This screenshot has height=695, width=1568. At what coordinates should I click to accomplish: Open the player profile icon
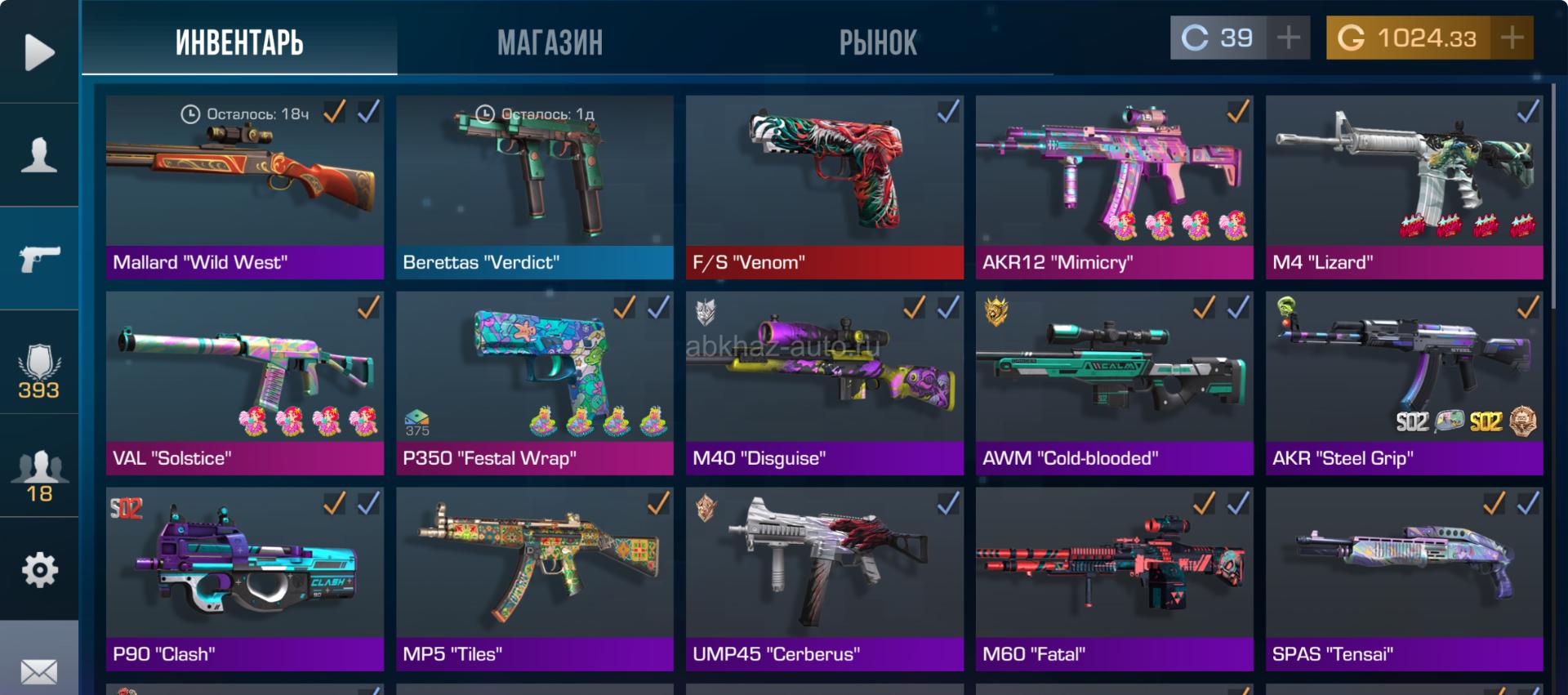pos(38,154)
